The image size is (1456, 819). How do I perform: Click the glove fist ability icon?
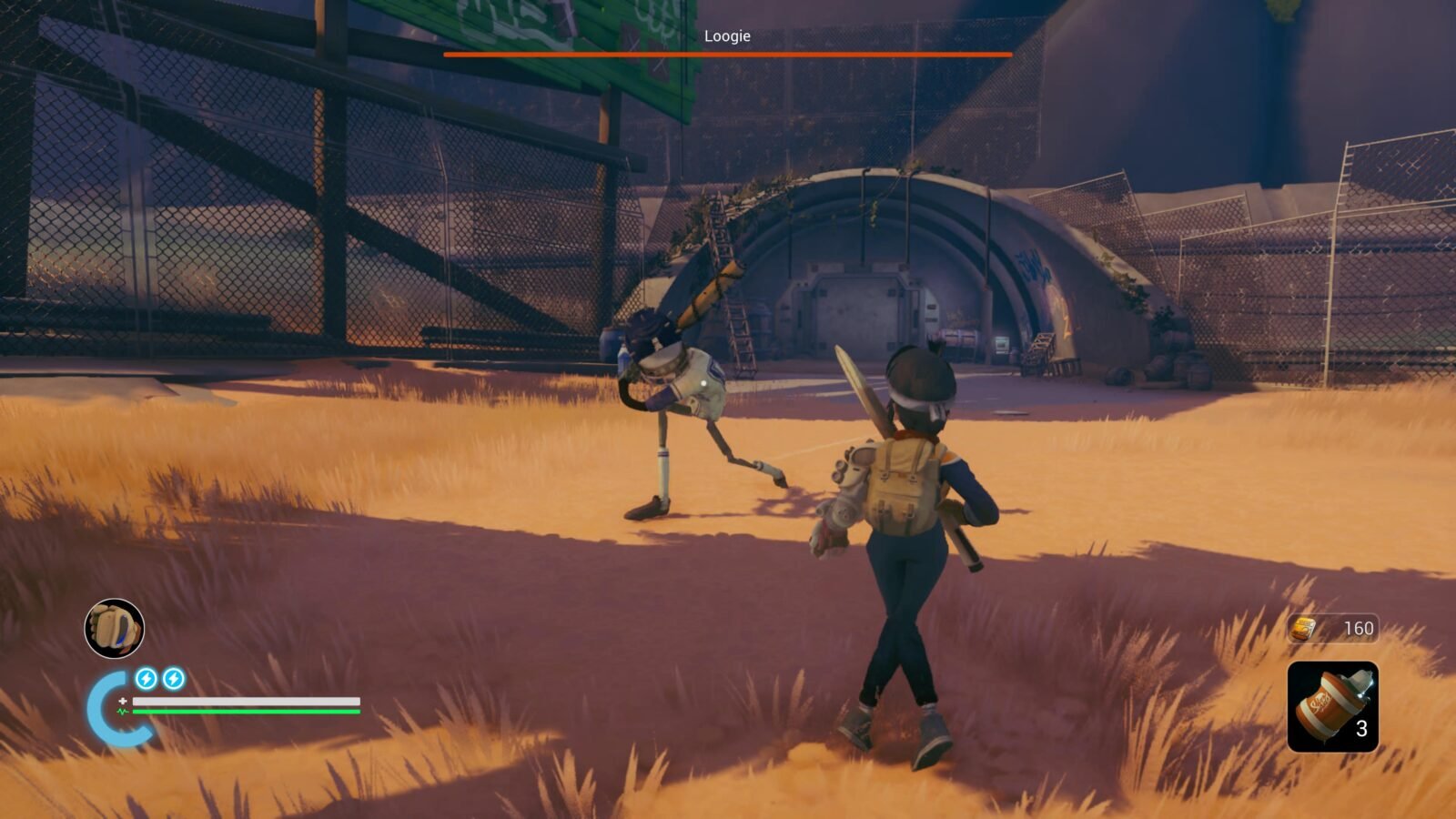click(115, 628)
